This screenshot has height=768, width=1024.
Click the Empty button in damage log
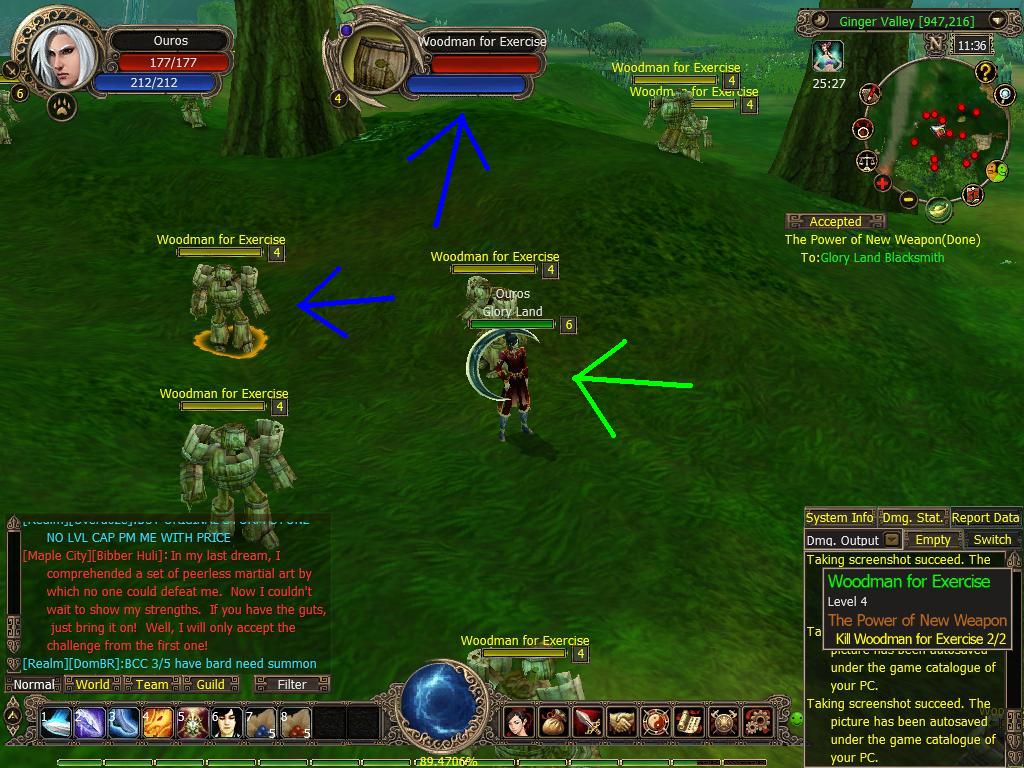pos(933,540)
